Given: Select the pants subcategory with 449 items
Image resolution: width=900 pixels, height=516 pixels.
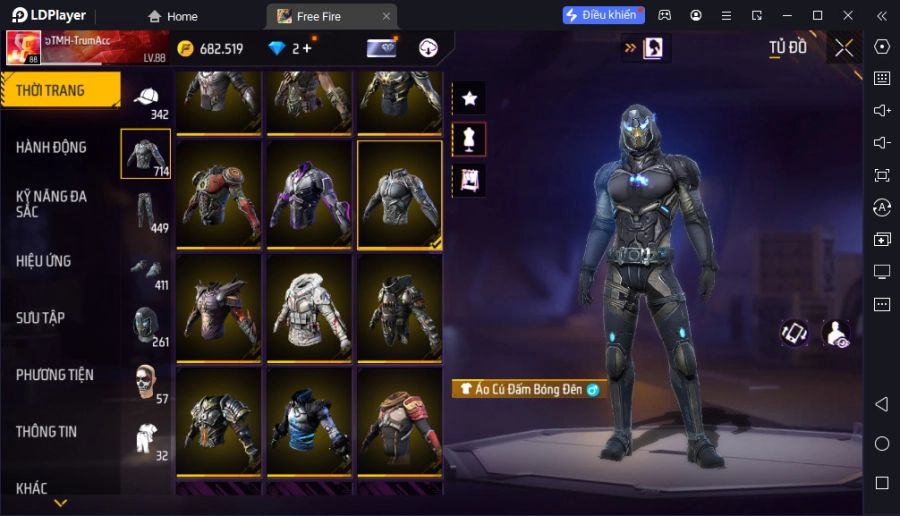Looking at the screenshot, I should point(147,211).
